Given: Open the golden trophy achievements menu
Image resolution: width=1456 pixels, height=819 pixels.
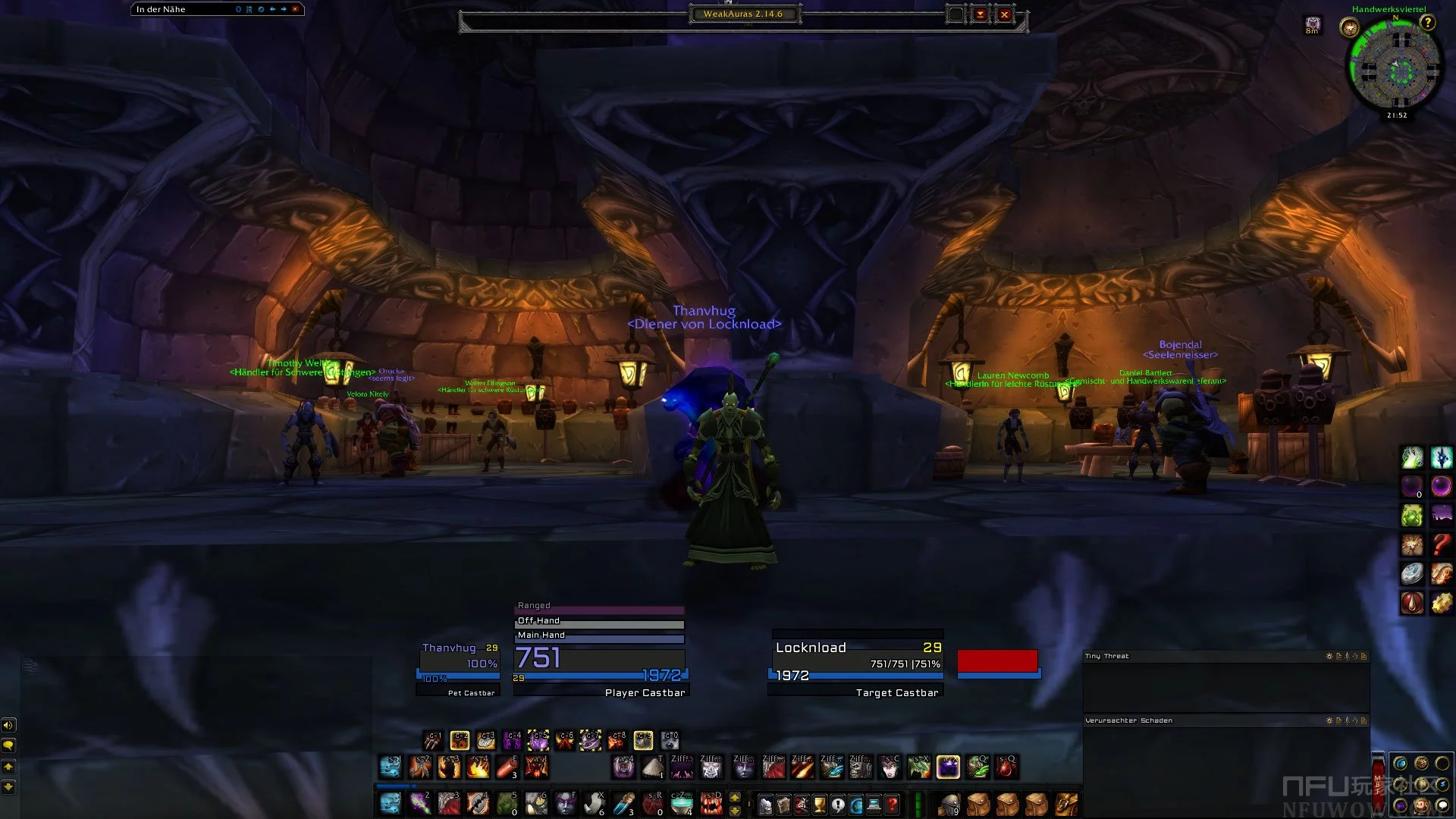Looking at the screenshot, I should [820, 804].
